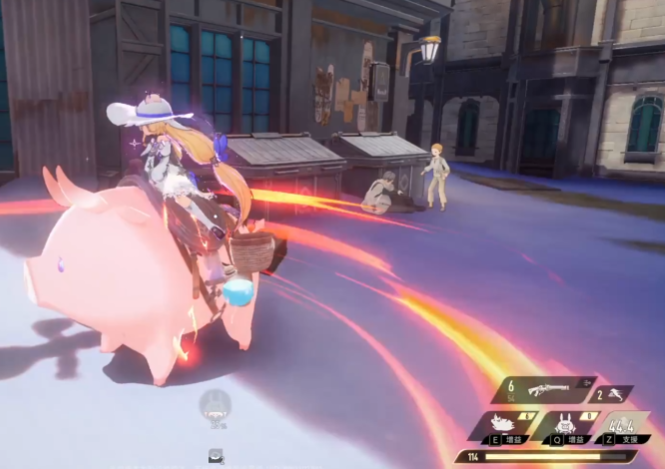Click the circular bunny ultimate charge icon
The width and height of the screenshot is (665, 469).
point(213,405)
